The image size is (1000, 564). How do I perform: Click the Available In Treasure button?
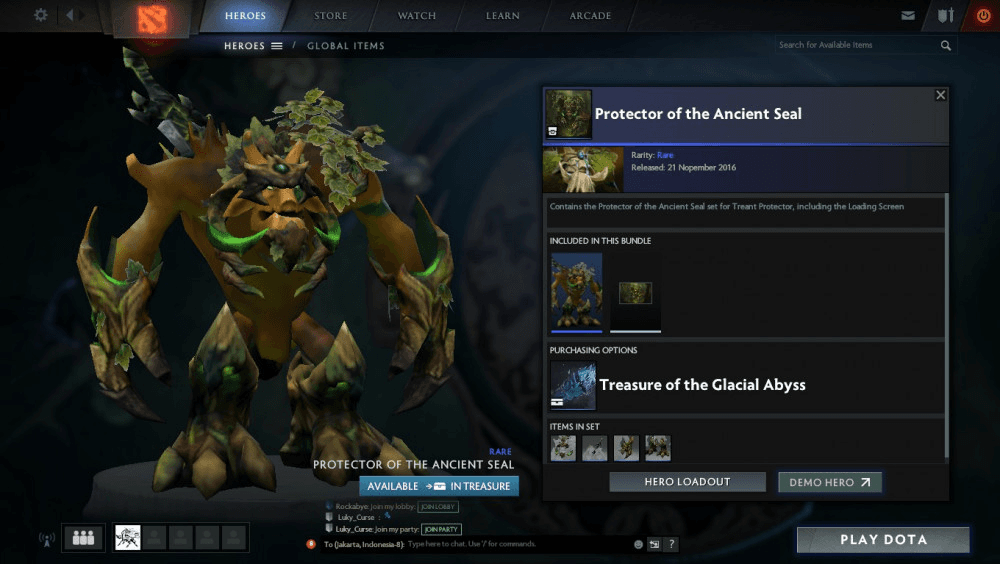(x=439, y=486)
